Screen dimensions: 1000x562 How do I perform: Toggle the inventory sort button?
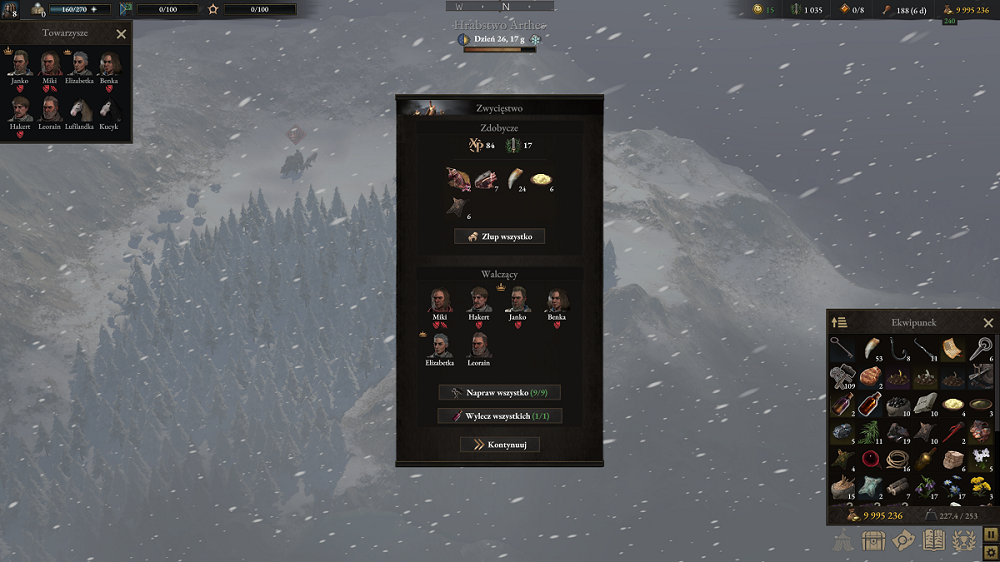pos(839,322)
